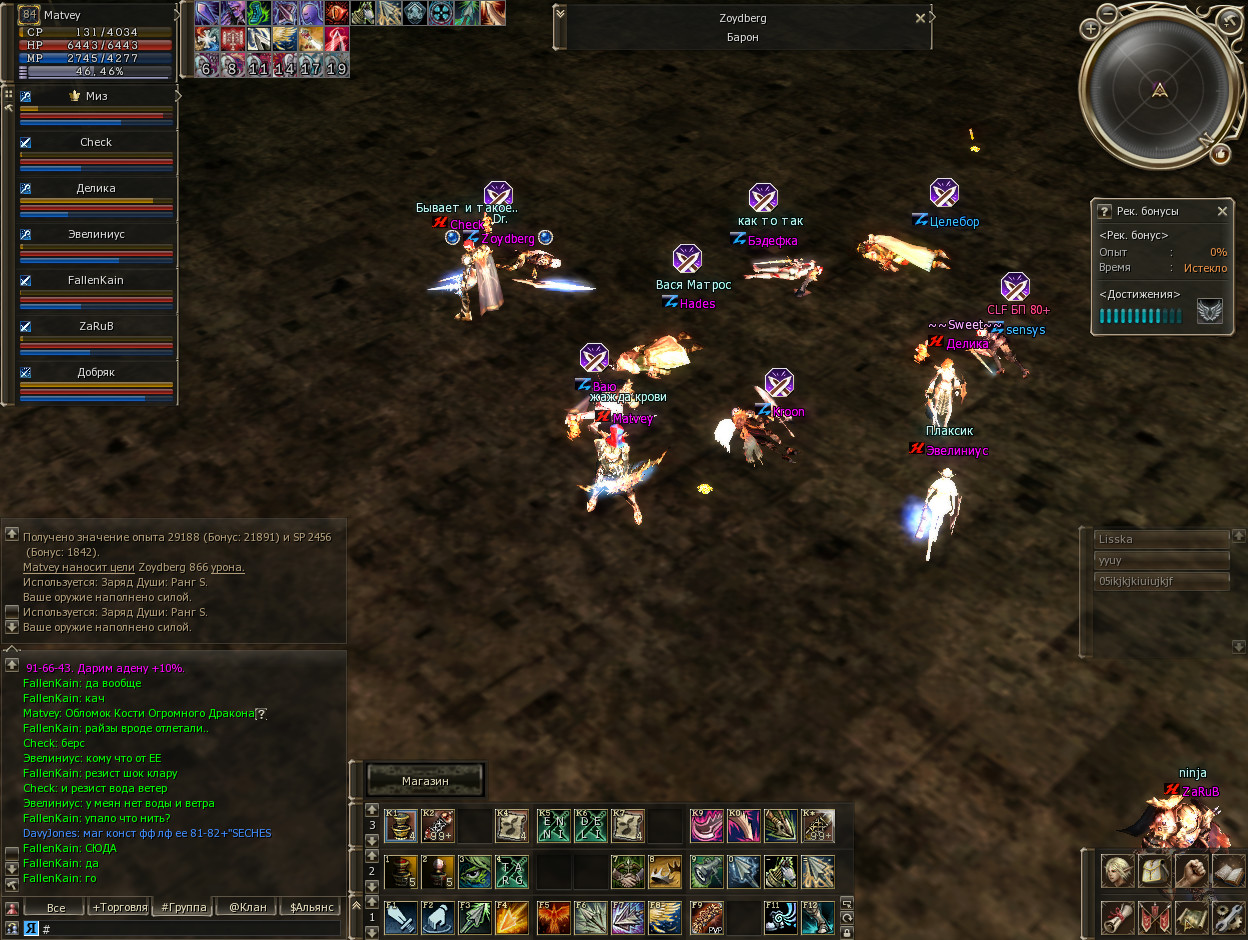
Task: Open the Магазин shop button
Action: tap(425, 780)
